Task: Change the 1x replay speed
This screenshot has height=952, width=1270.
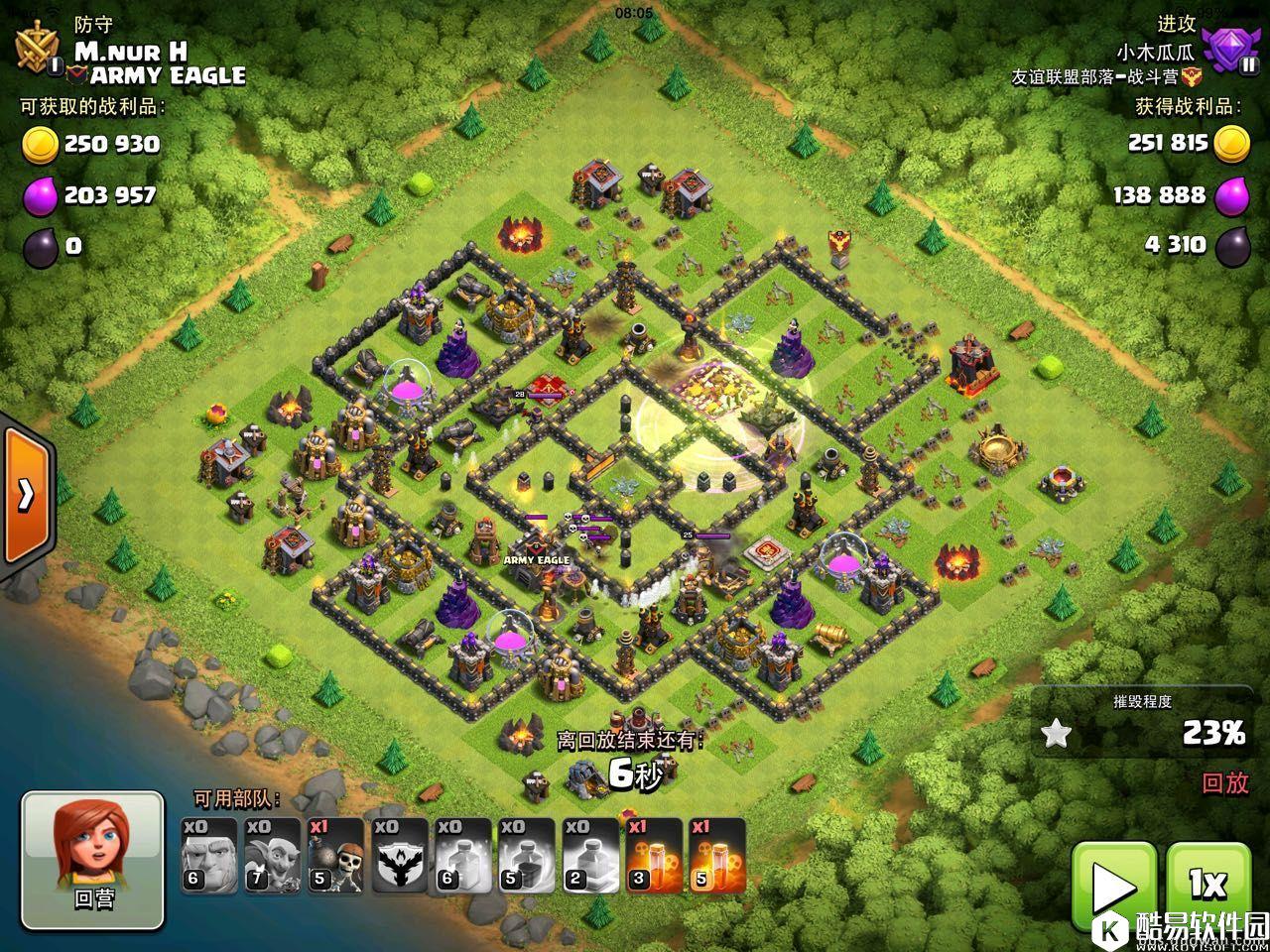Action: [1207, 887]
